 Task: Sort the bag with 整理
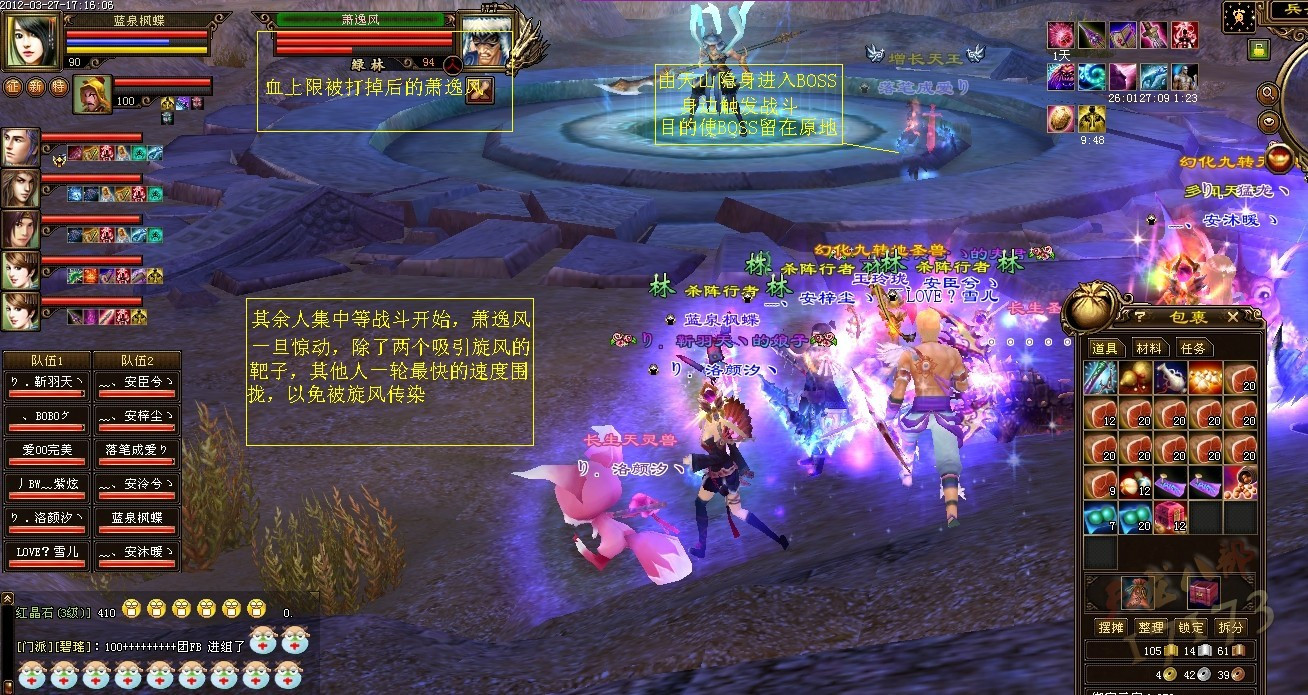point(1150,628)
